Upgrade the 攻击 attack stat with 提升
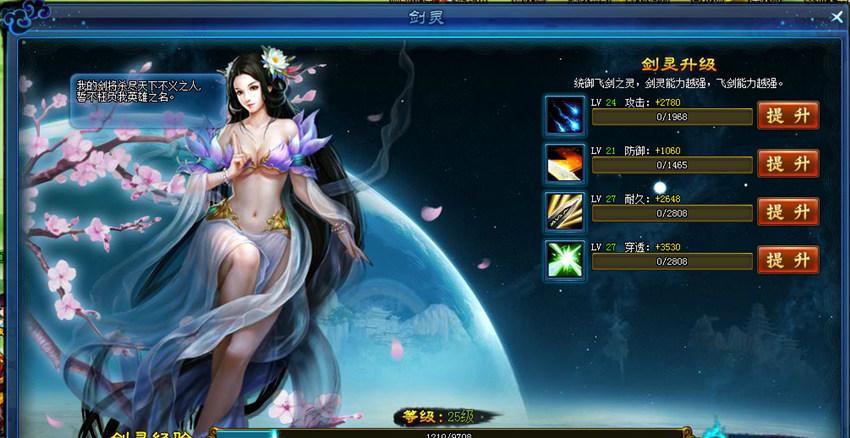The height and width of the screenshot is (438, 850). [788, 116]
